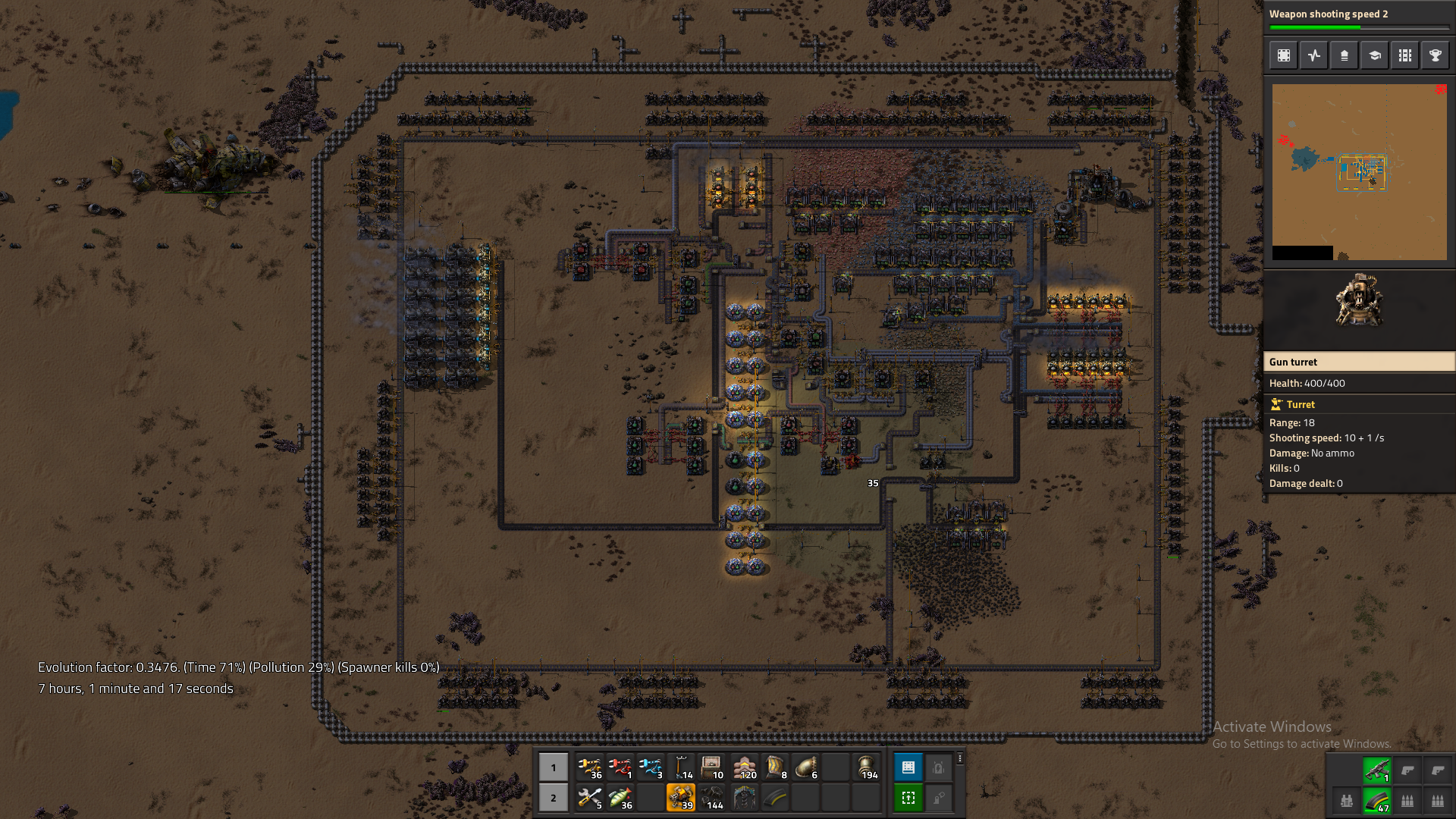The height and width of the screenshot is (819, 1456).
Task: Select the ammo magazine slot with 47
Action: (x=1377, y=801)
